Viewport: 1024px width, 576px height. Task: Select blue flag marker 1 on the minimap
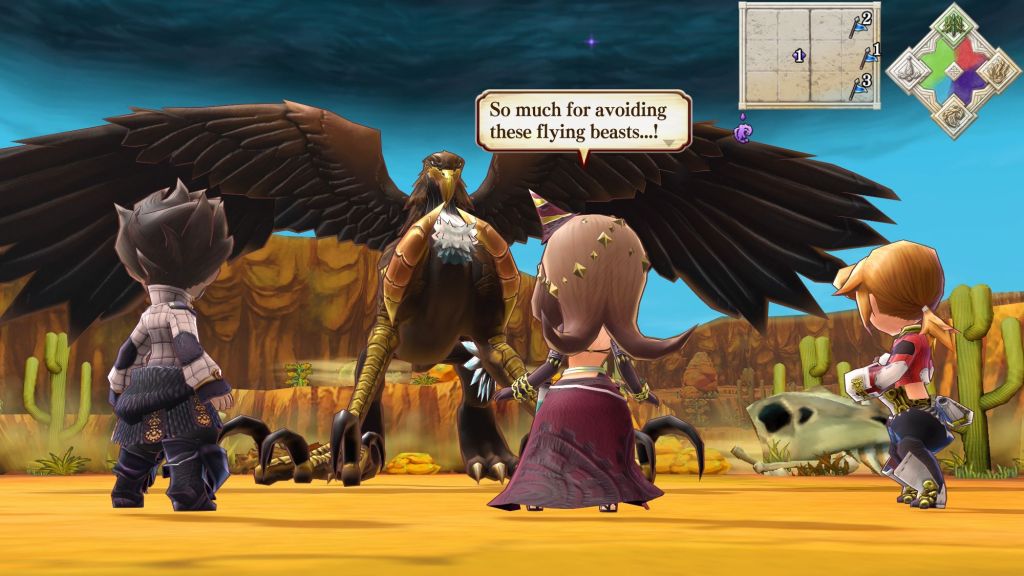(x=870, y=56)
